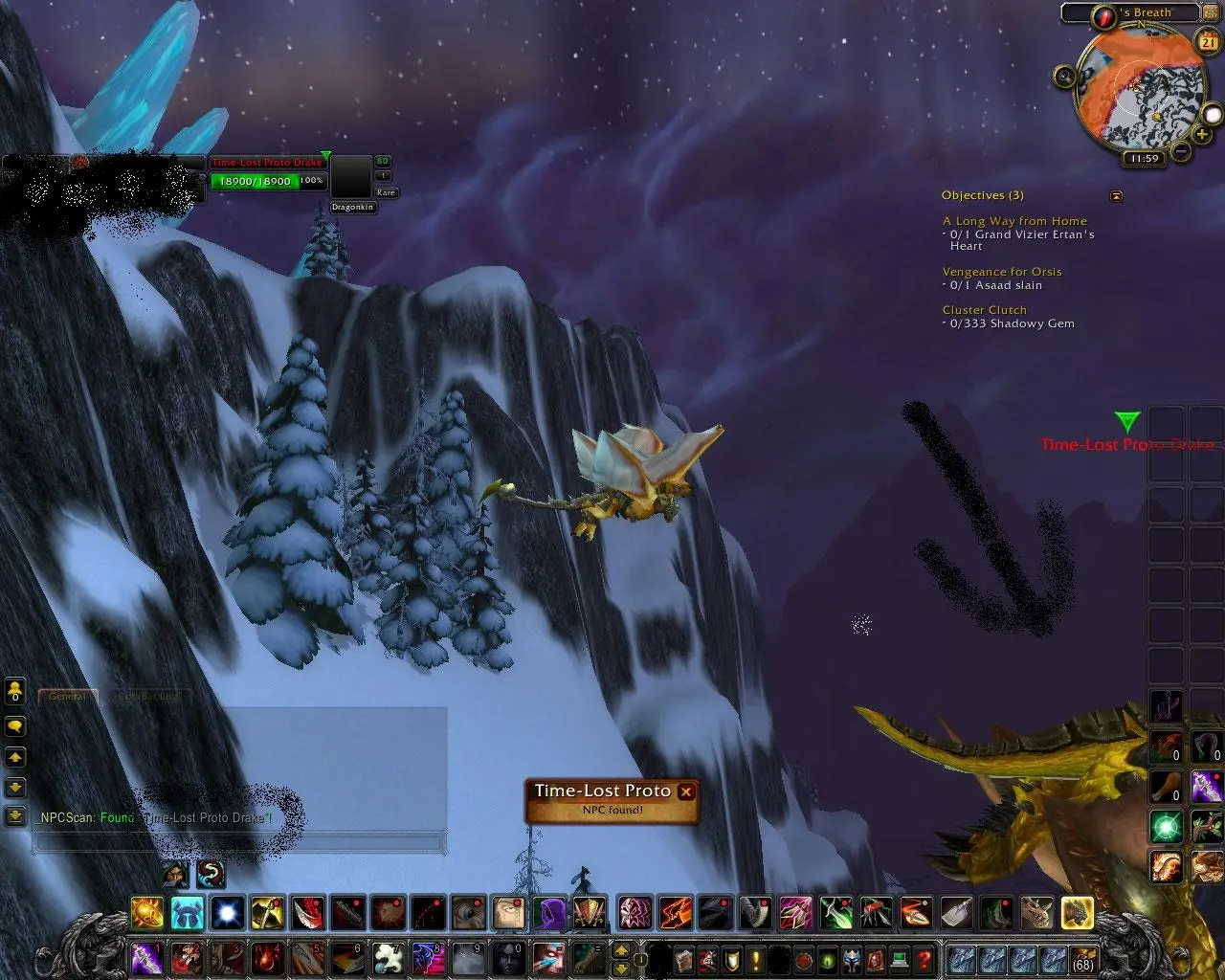This screenshot has width=1225, height=980.
Task: Open the minimap tracking magnifier button
Action: point(1066,76)
